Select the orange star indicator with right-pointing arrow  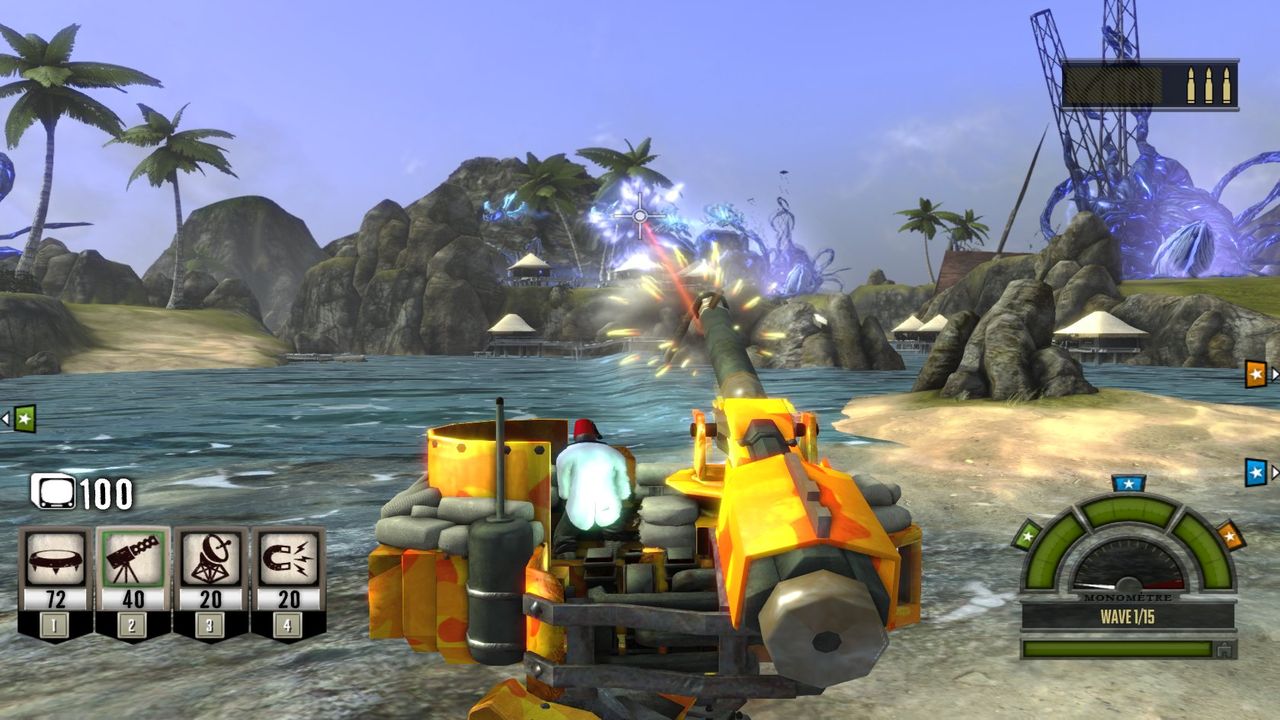[1256, 374]
